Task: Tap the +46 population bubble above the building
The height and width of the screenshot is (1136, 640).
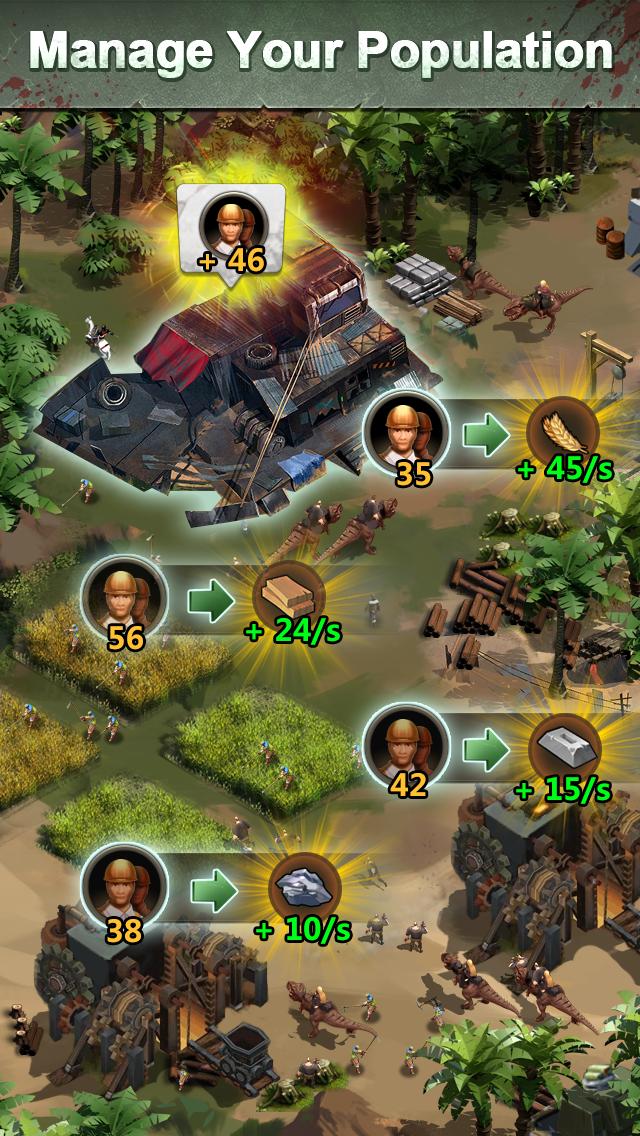Action: coord(231,230)
